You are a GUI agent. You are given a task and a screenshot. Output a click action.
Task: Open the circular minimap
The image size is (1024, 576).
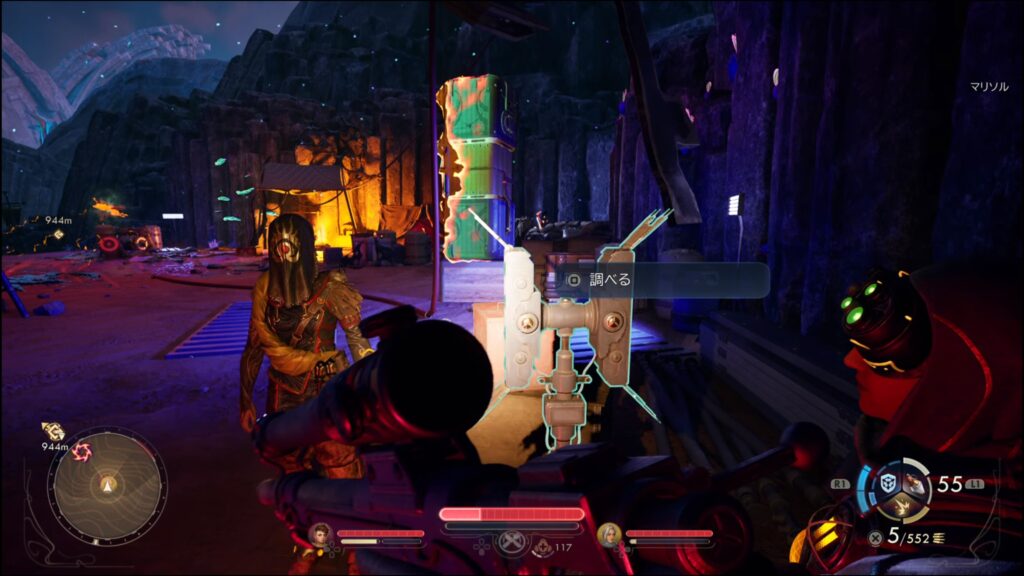click(107, 487)
